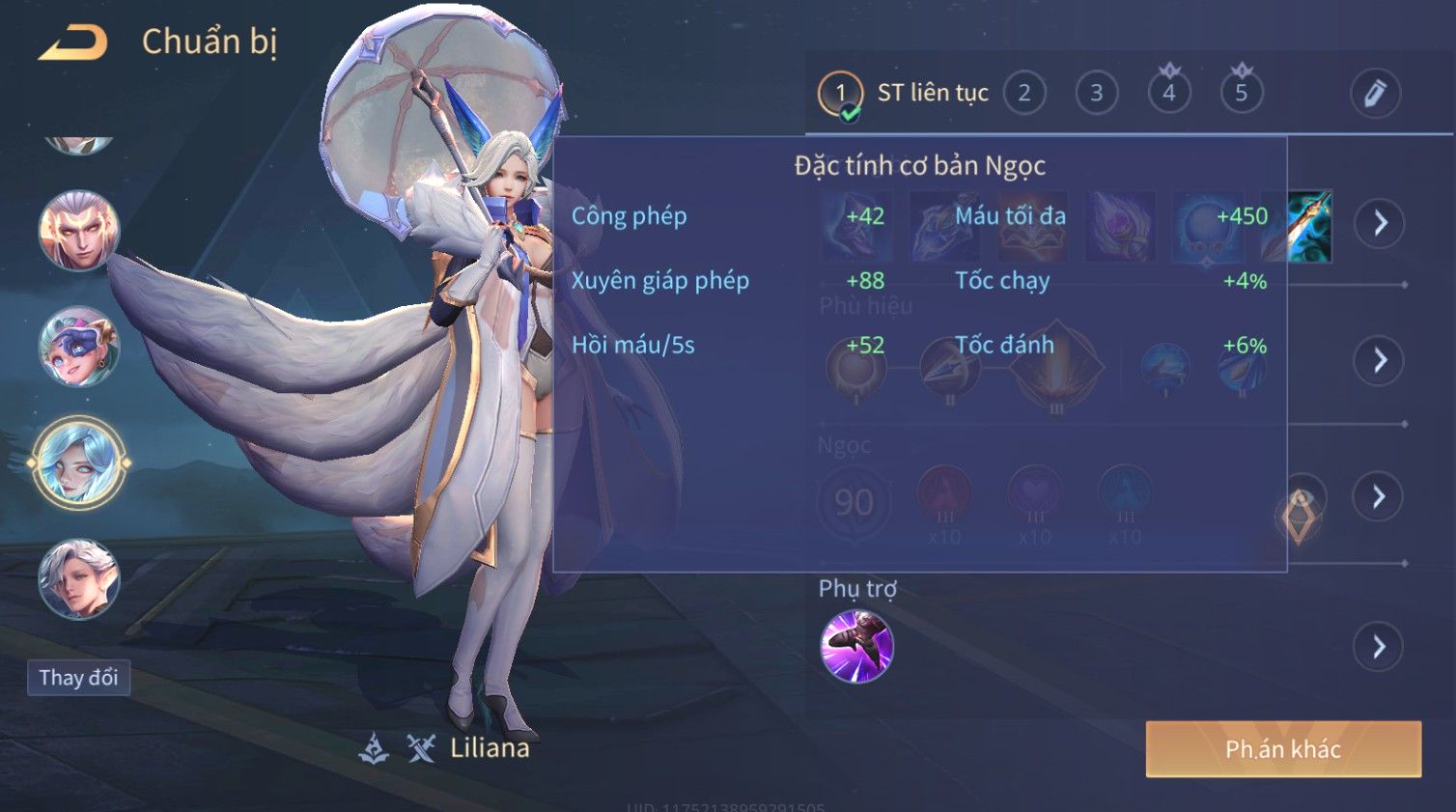Switch to build preset 3
This screenshot has height=812, width=1456.
tap(1096, 94)
